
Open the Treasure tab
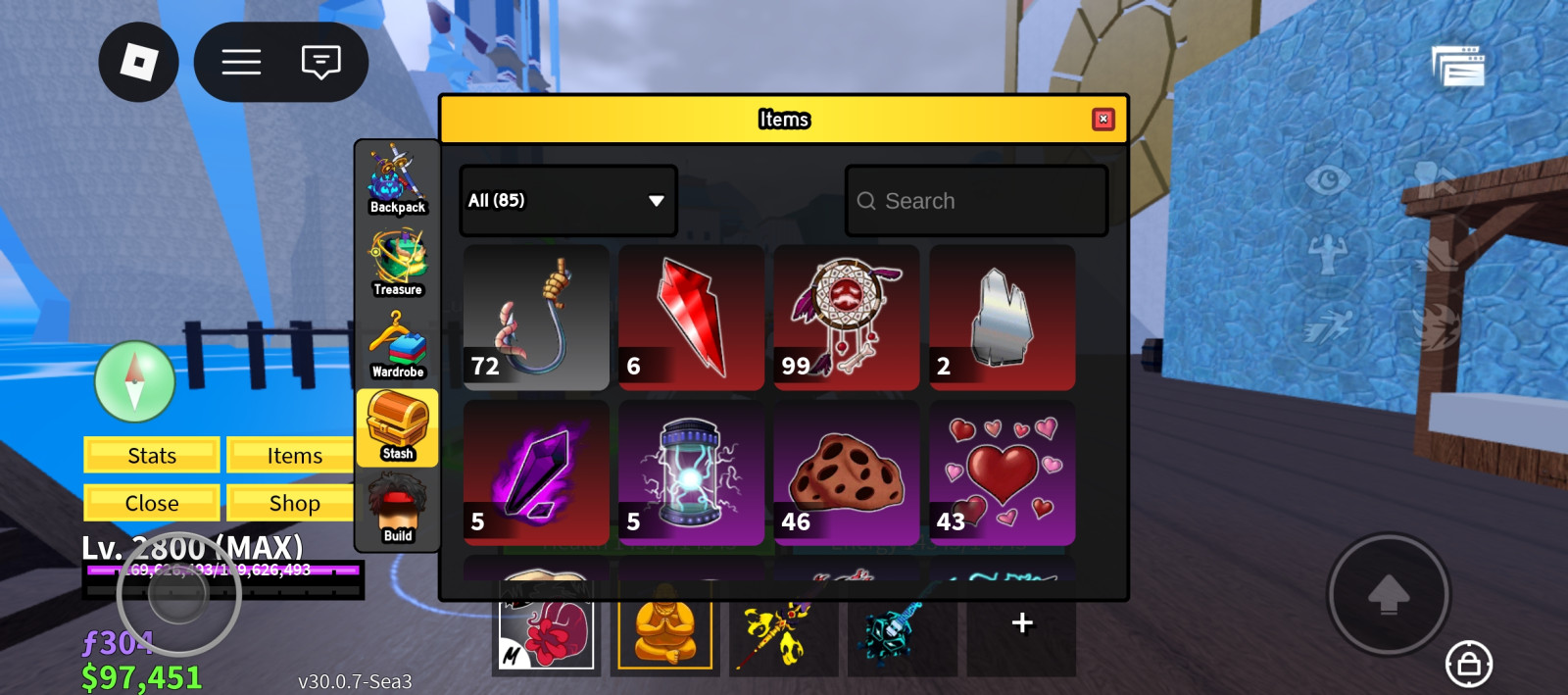coord(397,263)
